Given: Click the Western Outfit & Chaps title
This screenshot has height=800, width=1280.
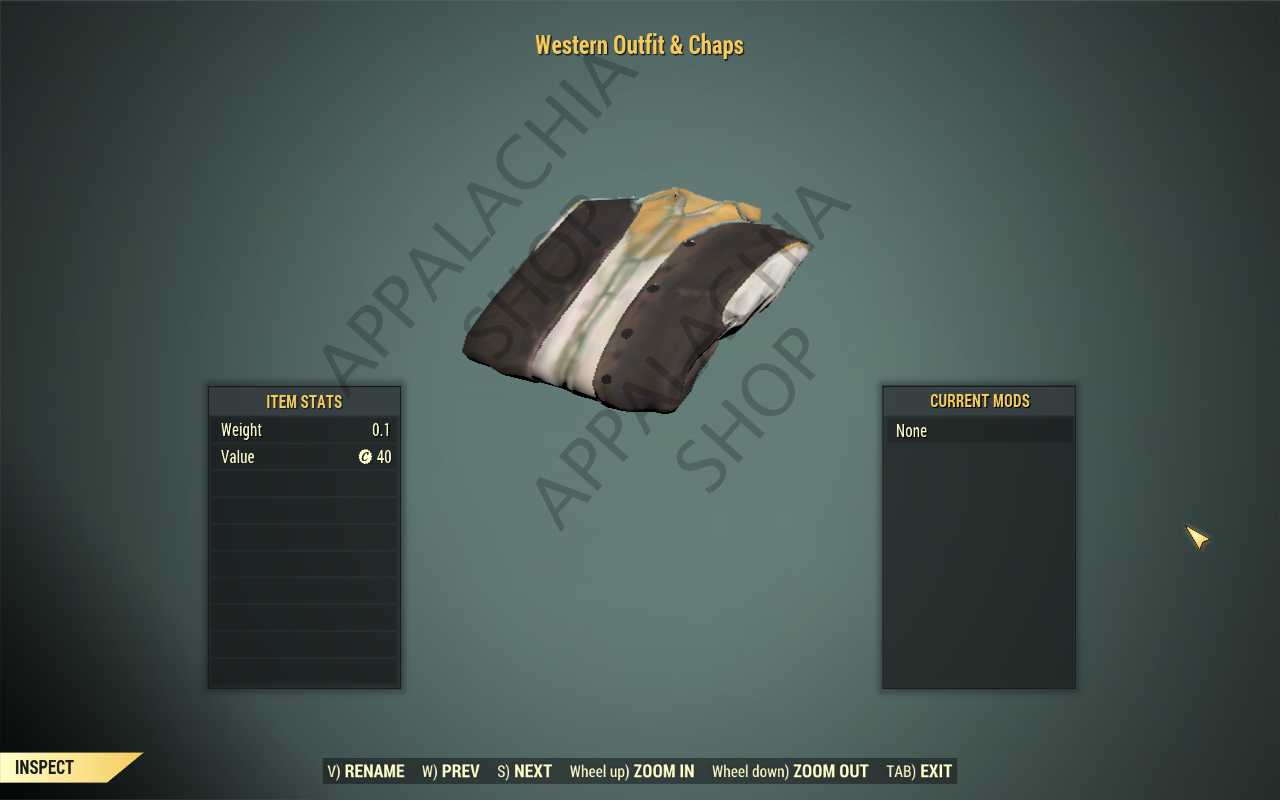Looking at the screenshot, I should 639,45.
